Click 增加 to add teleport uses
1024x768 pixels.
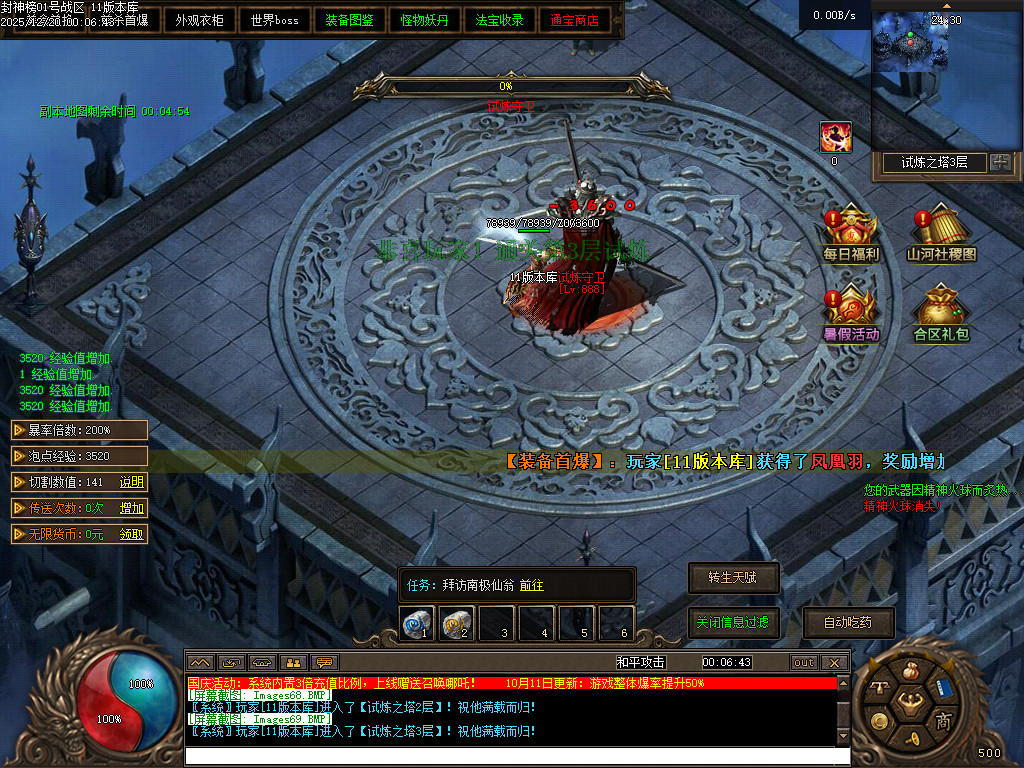pos(132,508)
